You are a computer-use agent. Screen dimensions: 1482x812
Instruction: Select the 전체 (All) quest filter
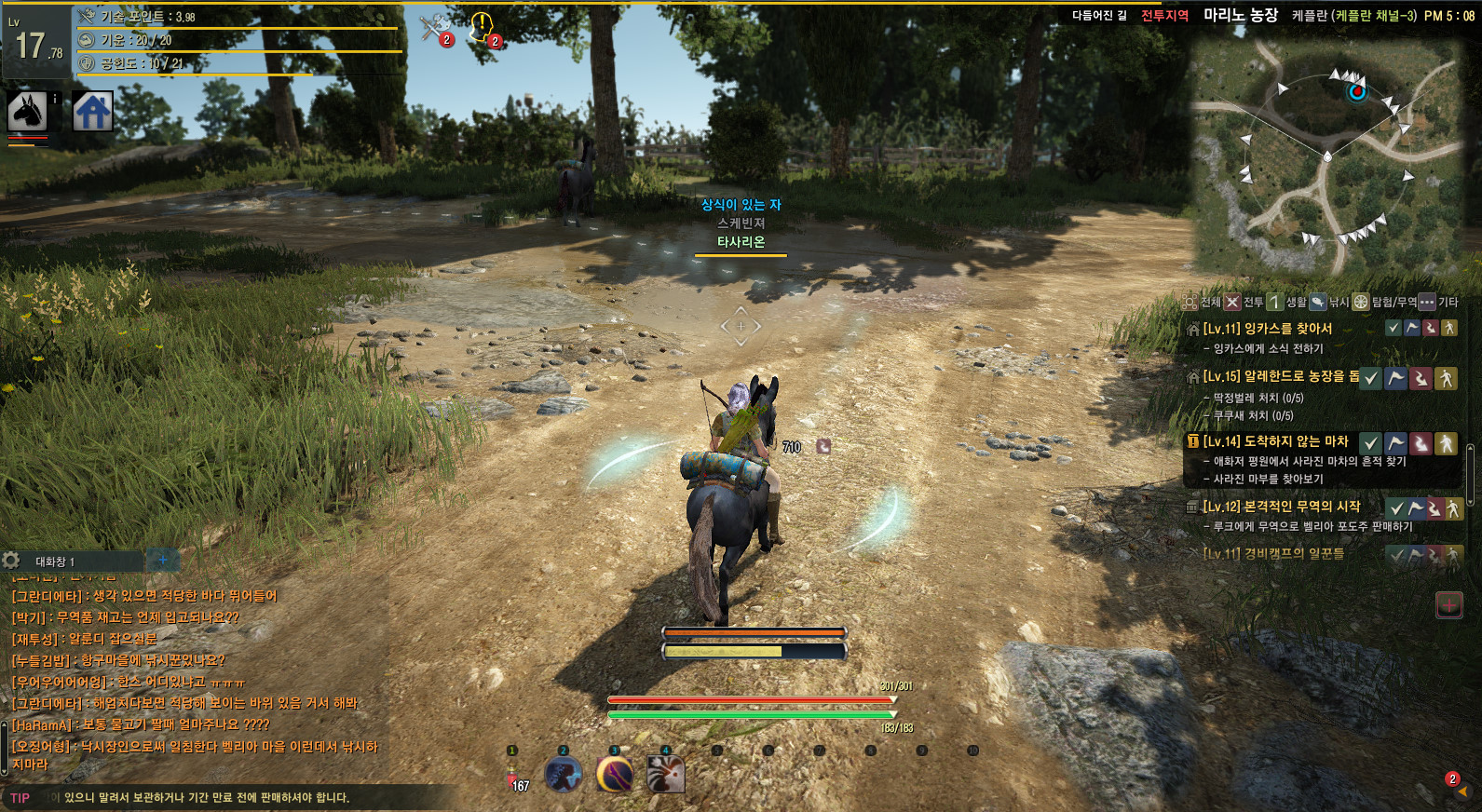tap(1202, 302)
